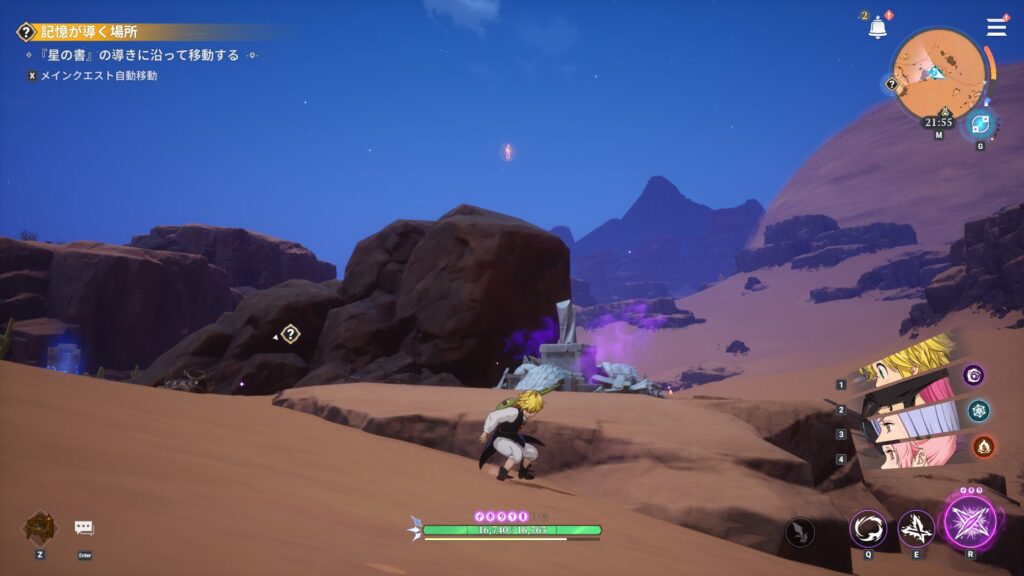Open the hexagonal crate icon
This screenshot has height=576, width=1024.
[40, 527]
